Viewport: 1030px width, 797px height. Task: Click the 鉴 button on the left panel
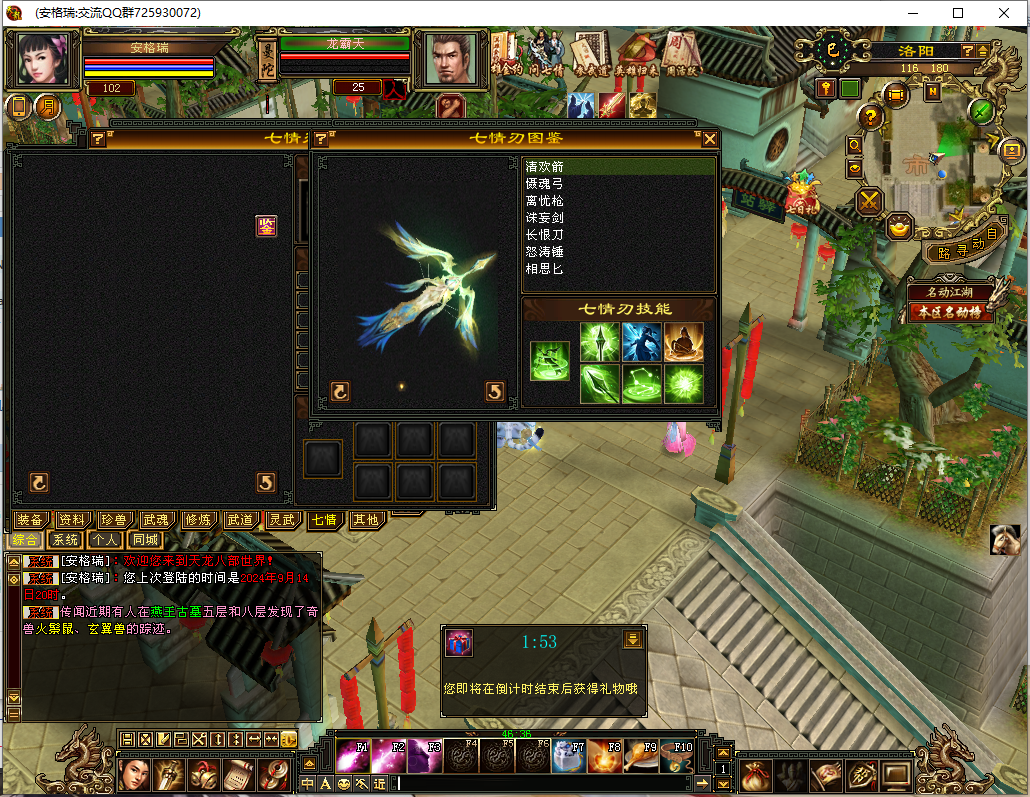(266, 226)
